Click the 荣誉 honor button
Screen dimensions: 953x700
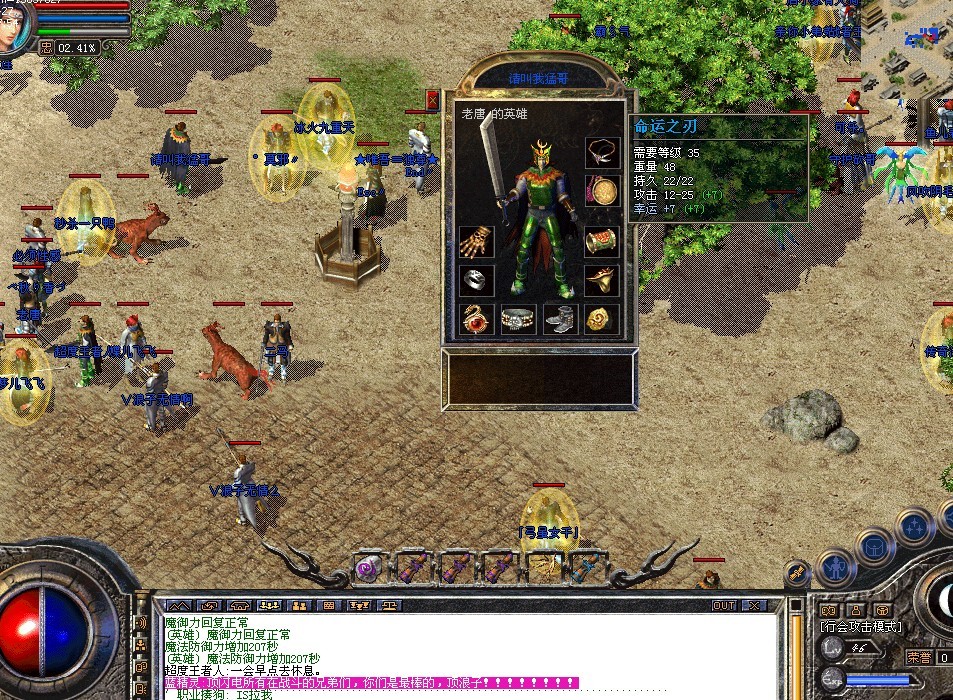(918, 657)
